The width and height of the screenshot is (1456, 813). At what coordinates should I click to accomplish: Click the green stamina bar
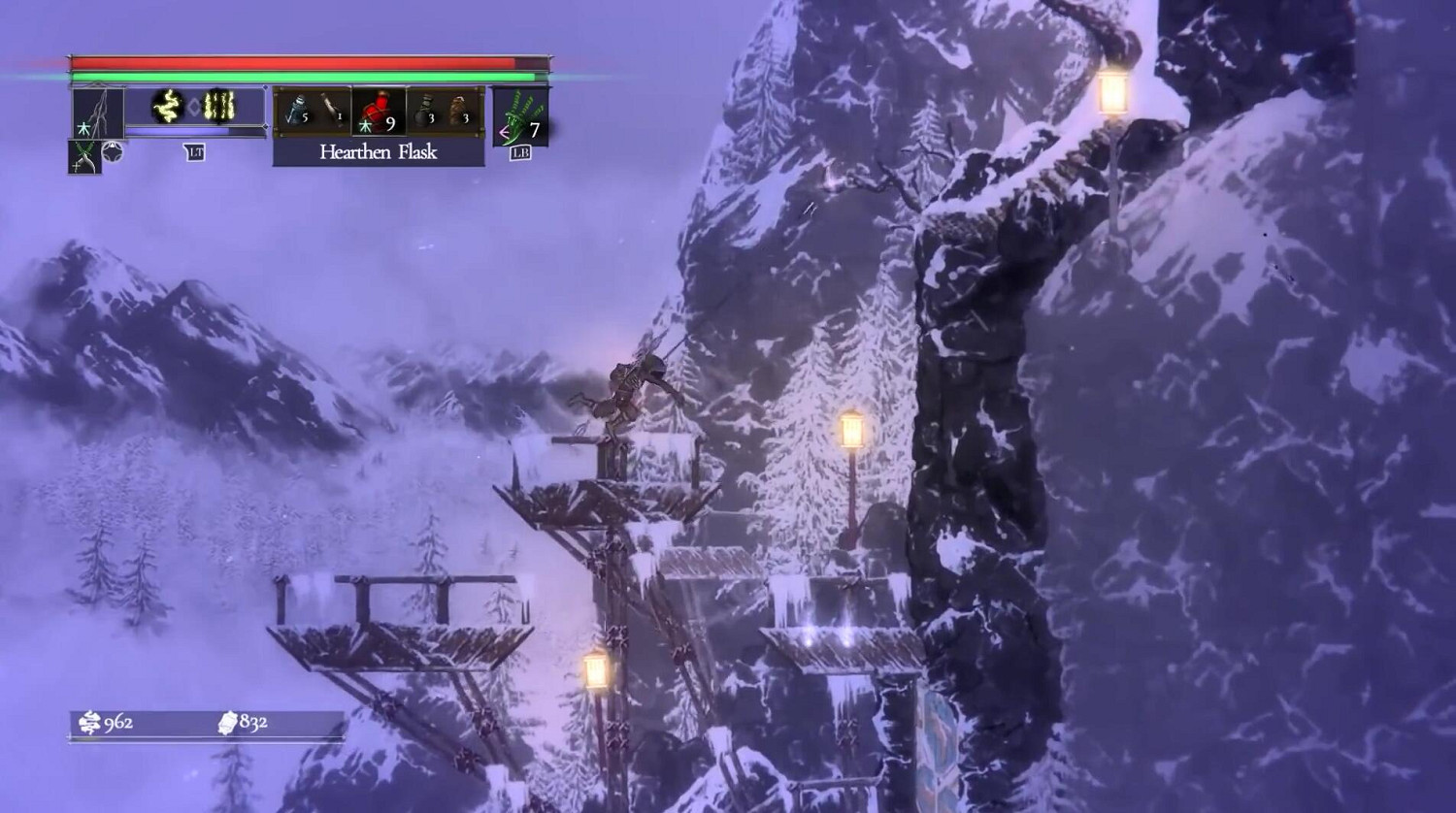click(x=291, y=75)
